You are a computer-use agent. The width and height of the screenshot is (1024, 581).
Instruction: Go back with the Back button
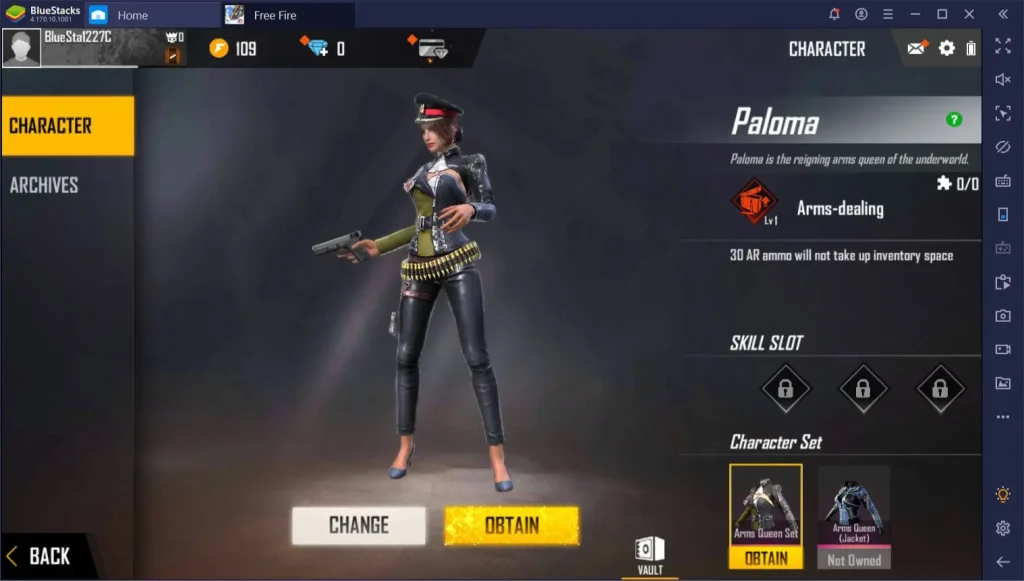click(40, 556)
